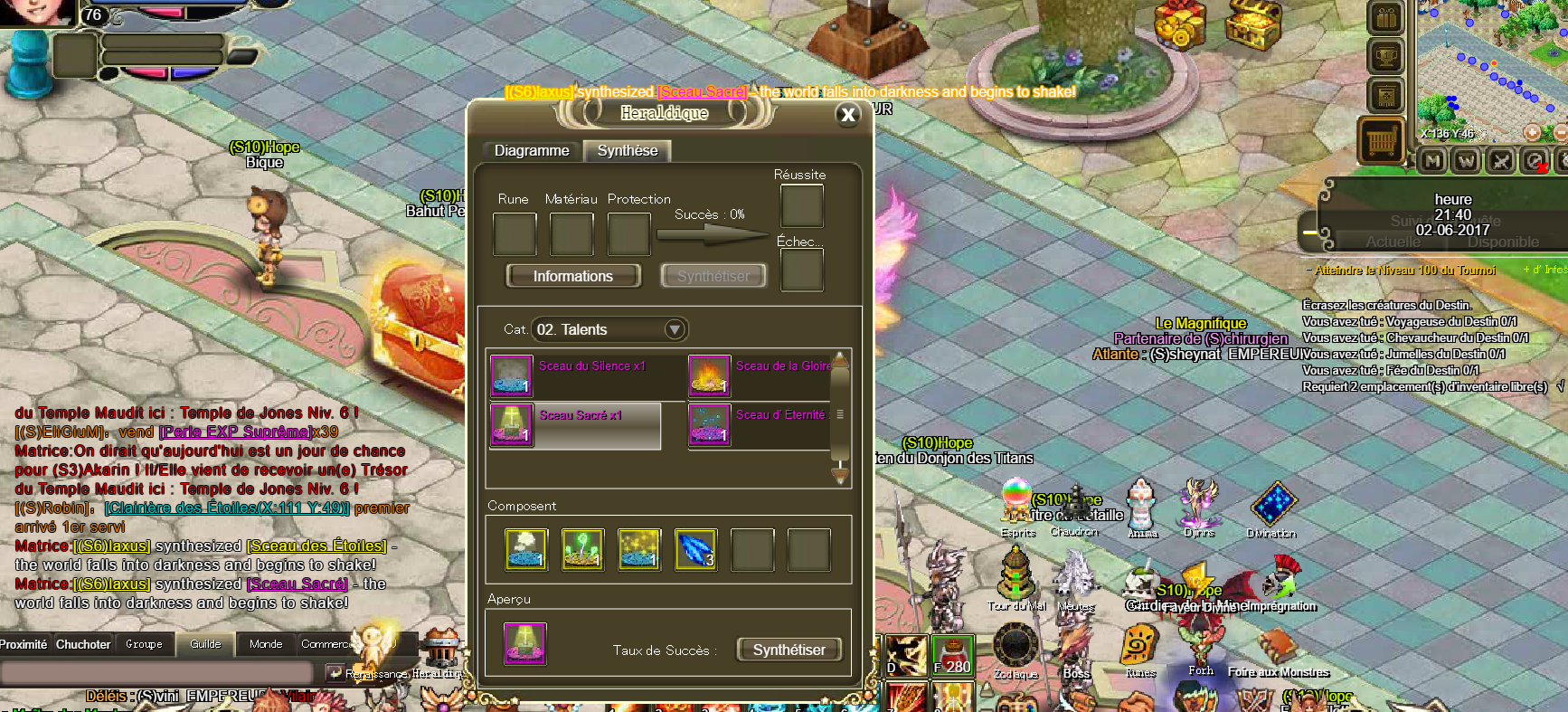
Task: Switch to the Diagramme tab
Action: tap(531, 150)
